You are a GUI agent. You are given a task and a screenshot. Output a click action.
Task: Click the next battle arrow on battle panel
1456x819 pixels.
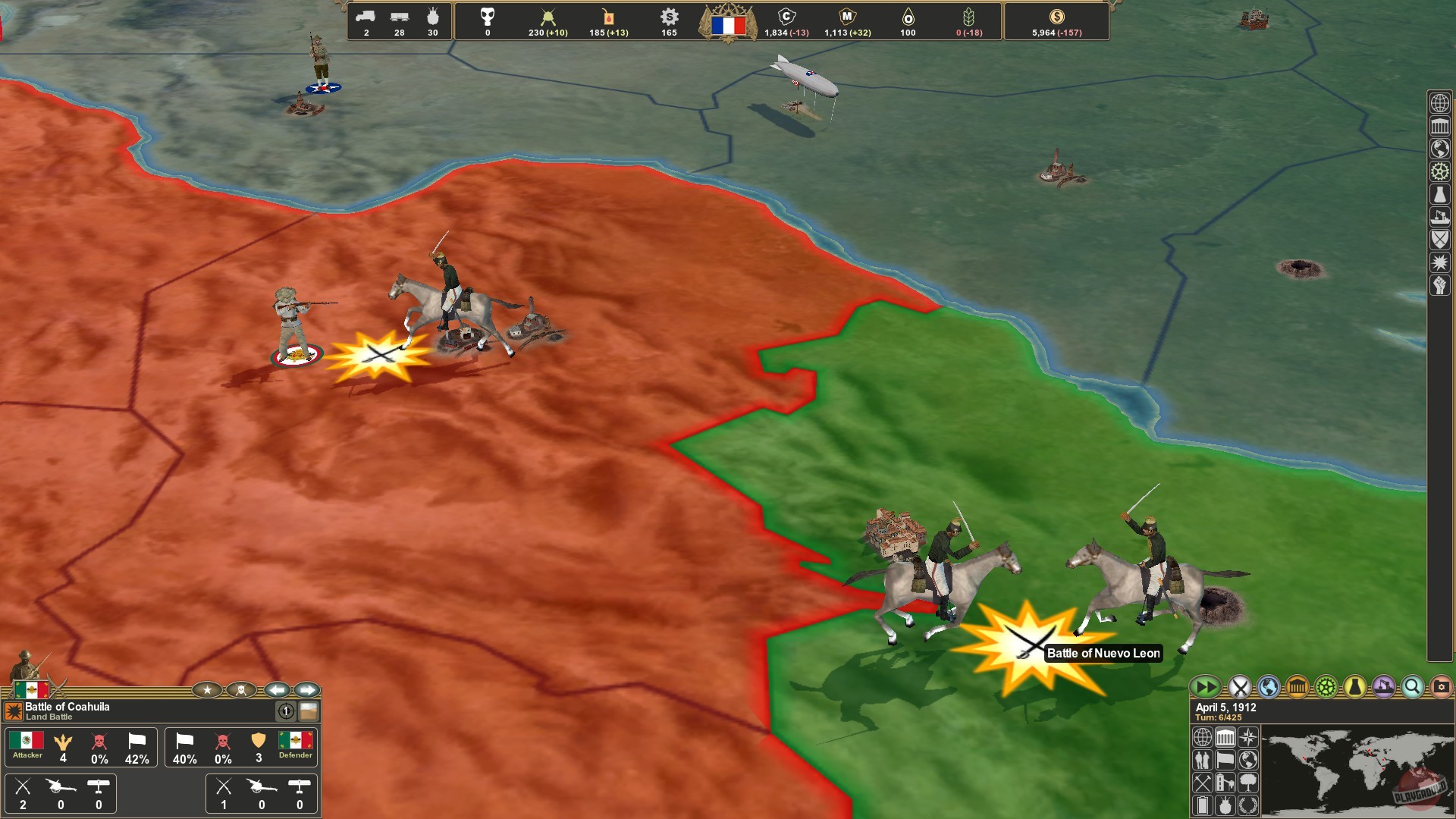(x=309, y=689)
